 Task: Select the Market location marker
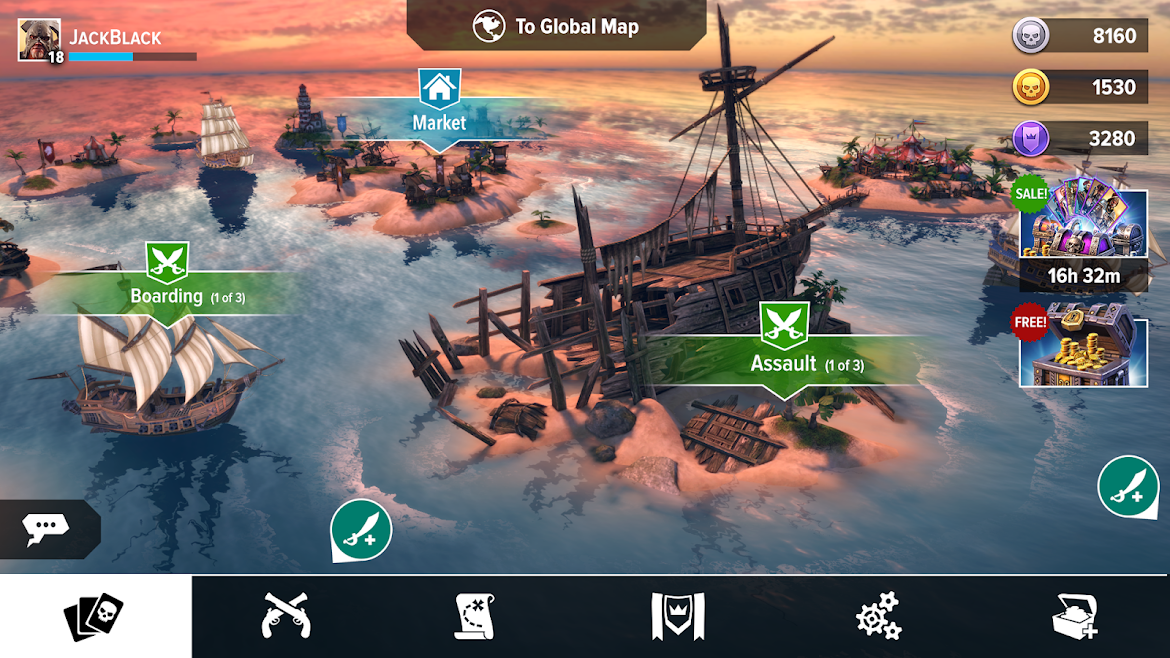[x=439, y=107]
